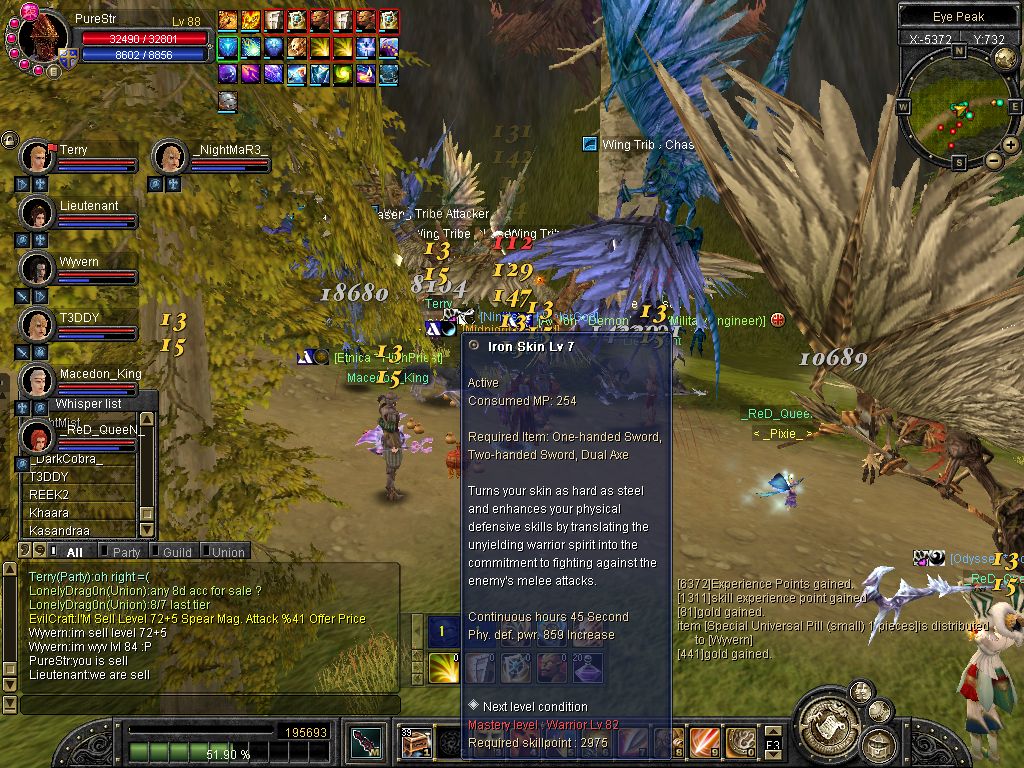Click the chat message input field
This screenshot has width=1024, height=768.
pos(210,705)
